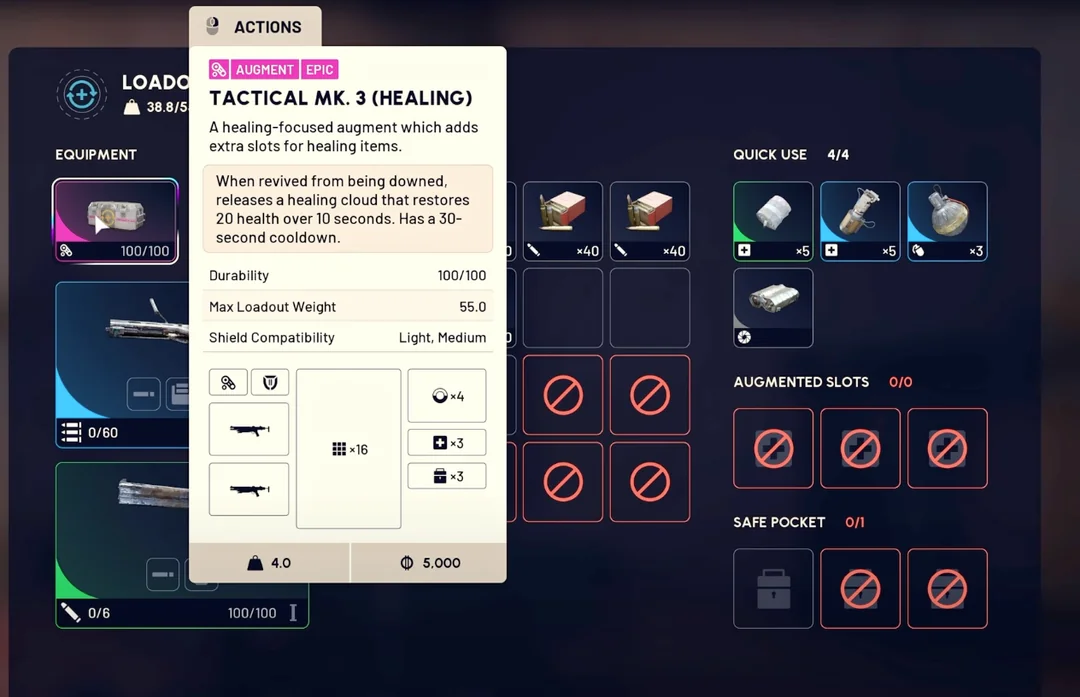Select the equipped Tactical Mk. 3 augment slot

point(116,221)
